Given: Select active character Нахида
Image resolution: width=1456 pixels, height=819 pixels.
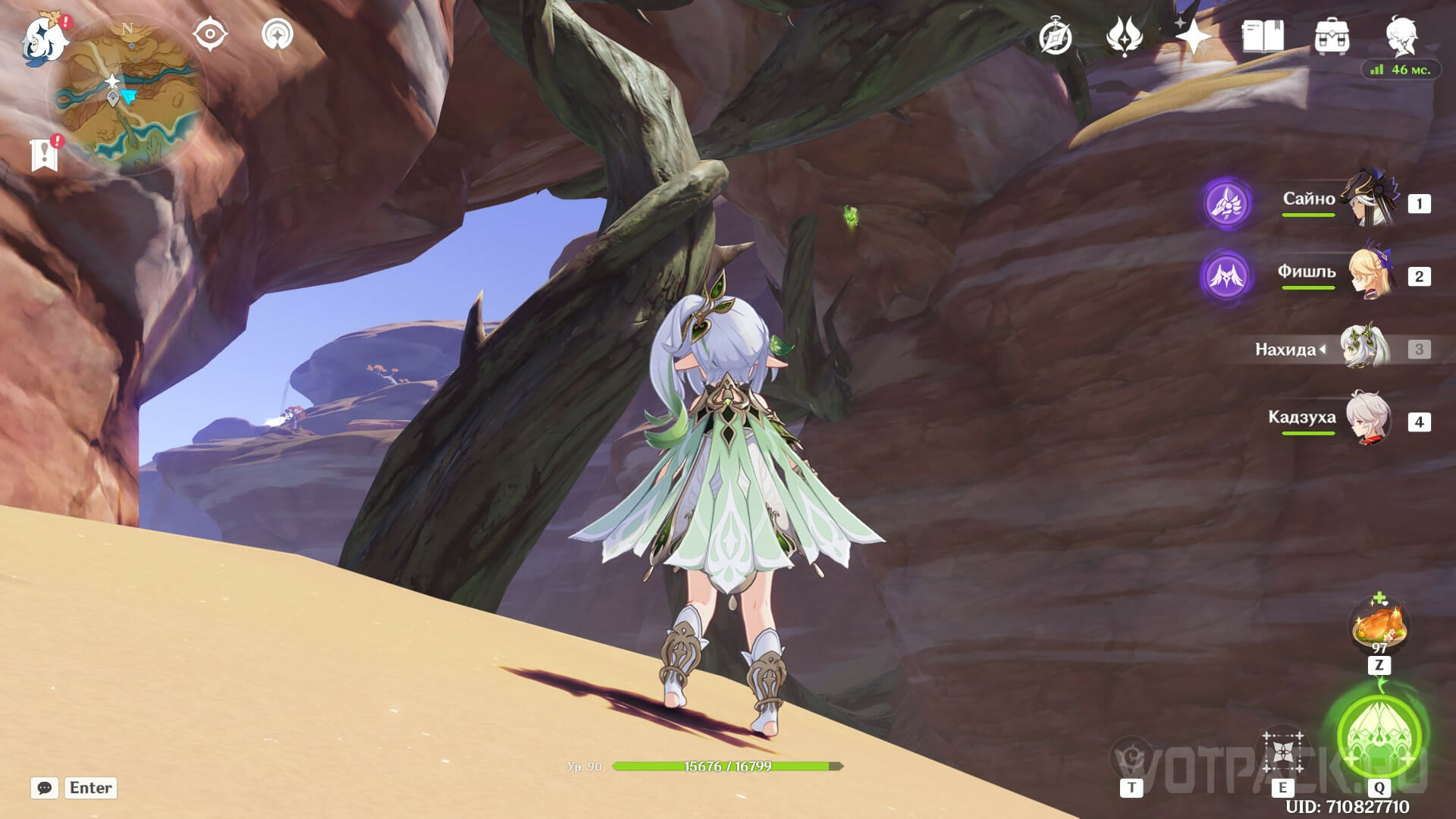Looking at the screenshot, I should tap(1365, 349).
